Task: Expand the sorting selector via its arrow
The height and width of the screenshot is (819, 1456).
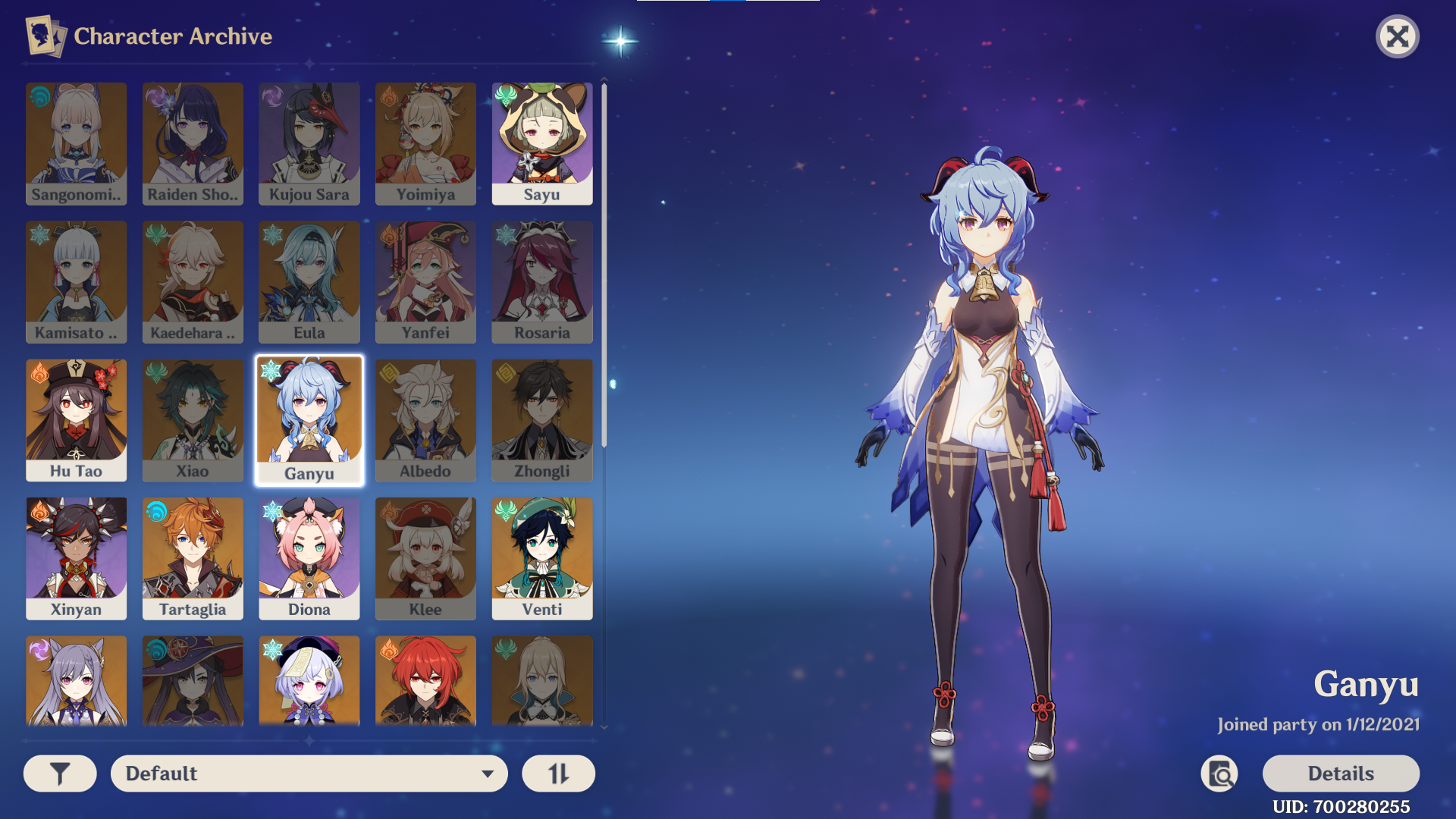Action: click(x=488, y=774)
